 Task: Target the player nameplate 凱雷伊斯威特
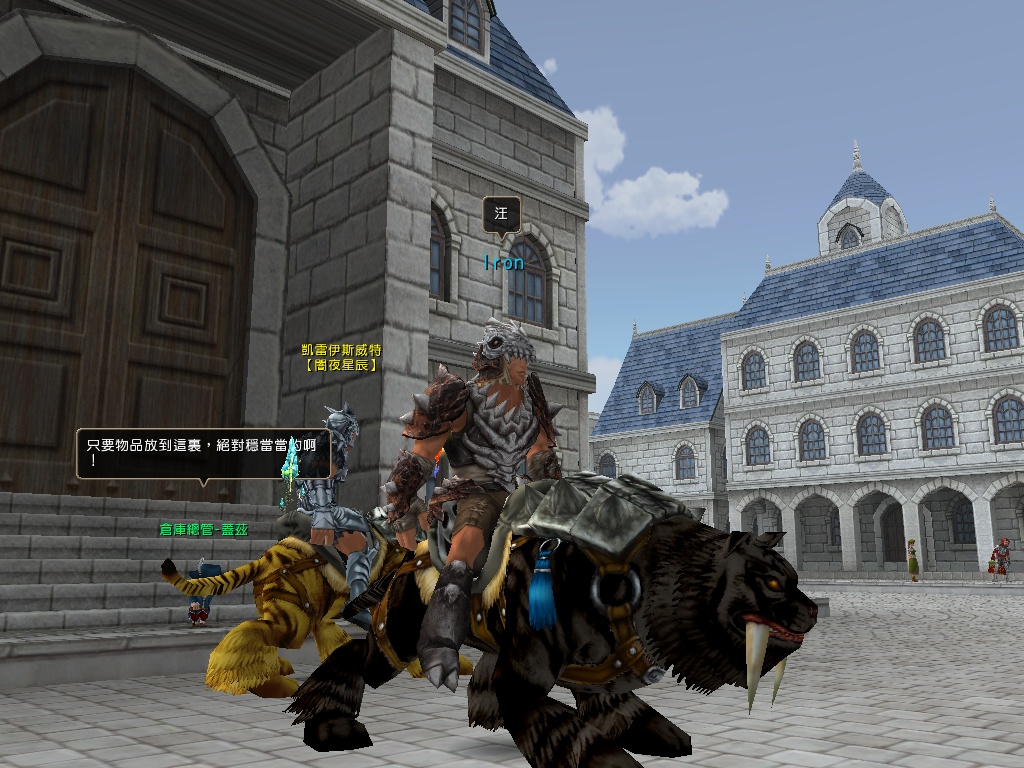(341, 351)
